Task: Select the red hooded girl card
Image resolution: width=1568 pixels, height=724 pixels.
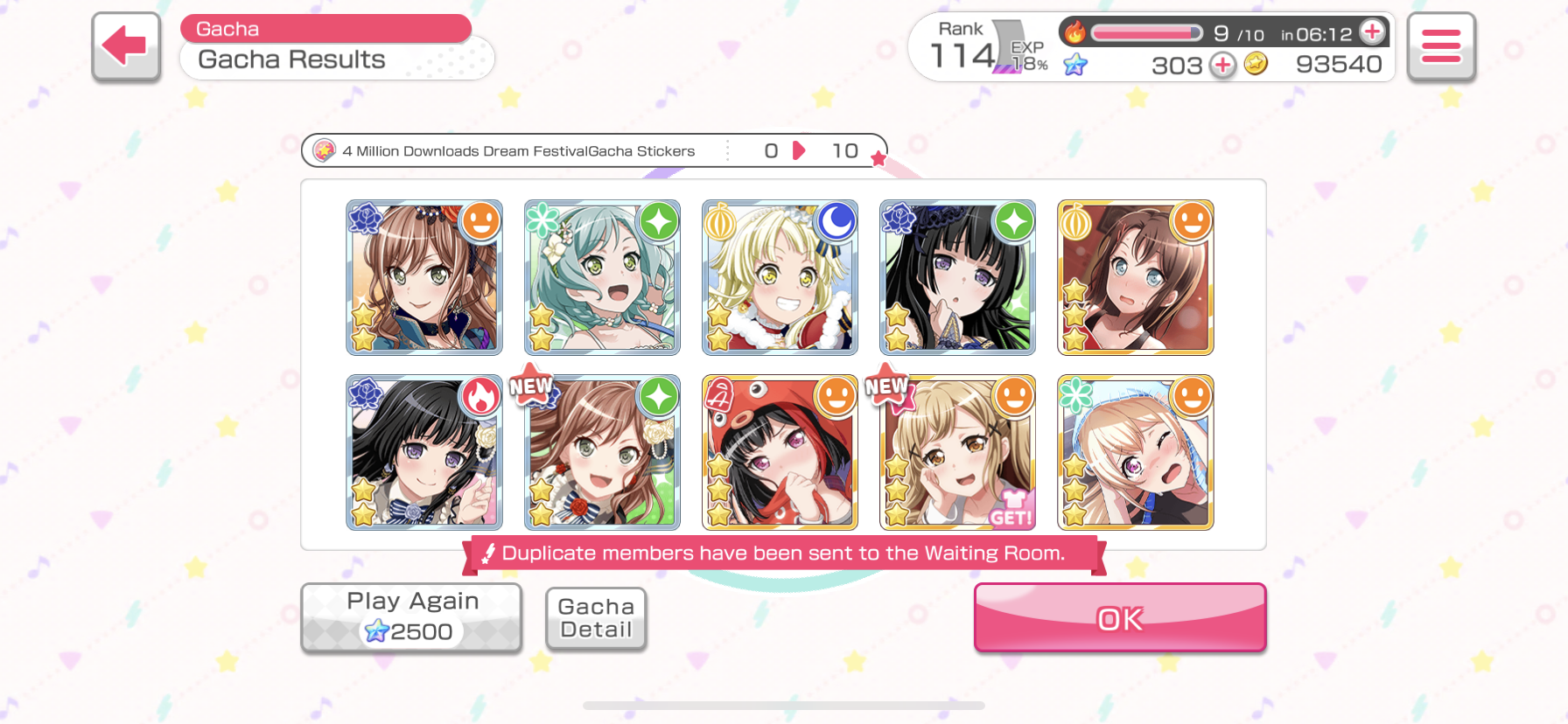Action: (780, 453)
